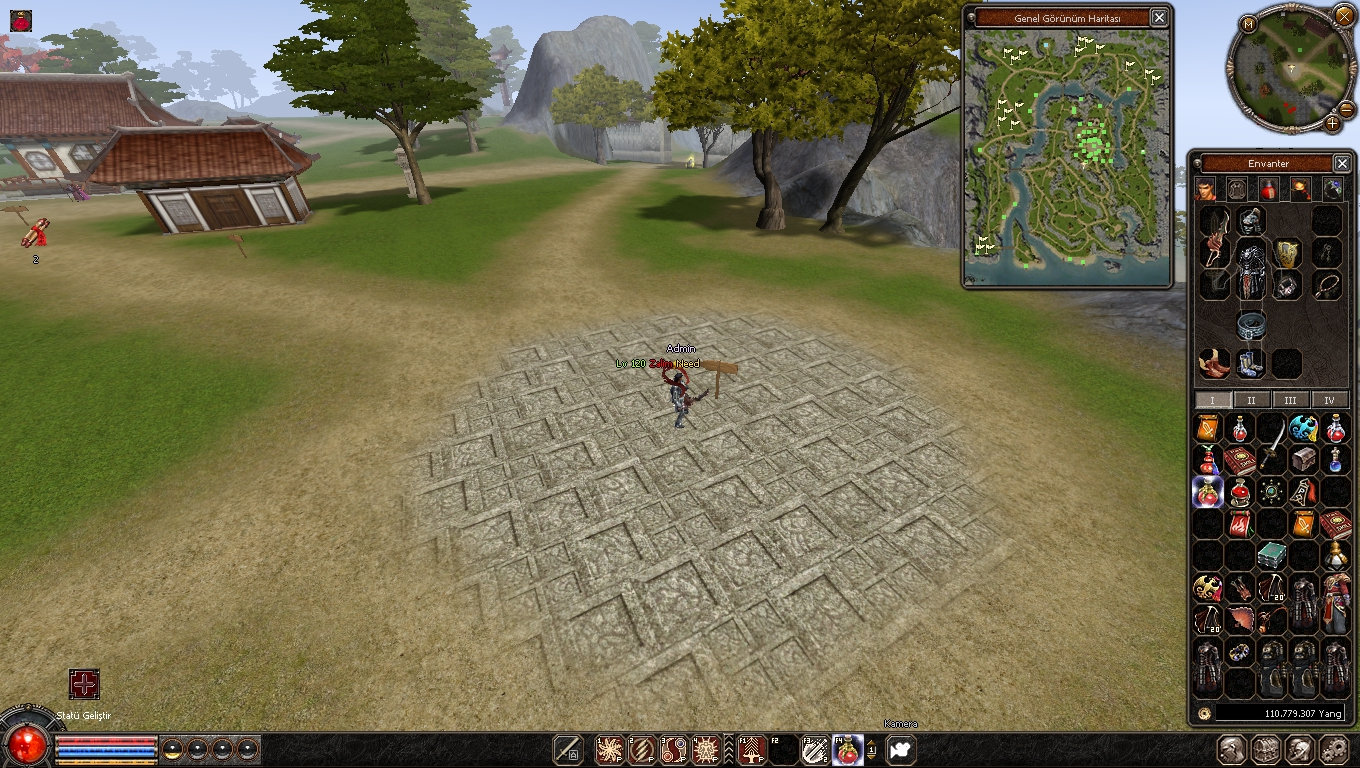The image size is (1360, 768).
Task: Use the red potion in F4 quickslot
Action: [847, 749]
